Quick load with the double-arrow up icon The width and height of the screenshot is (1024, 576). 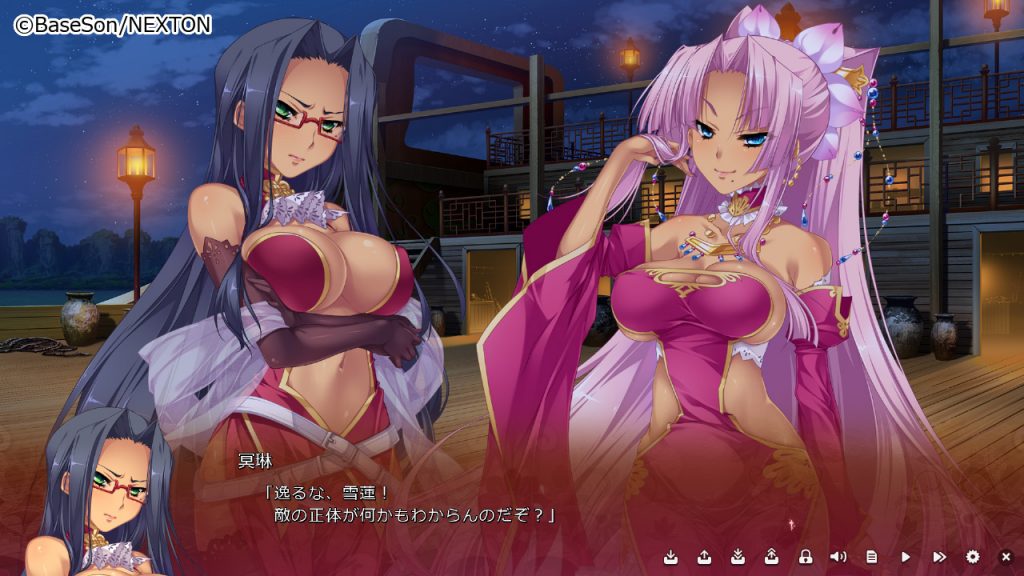tap(771, 557)
